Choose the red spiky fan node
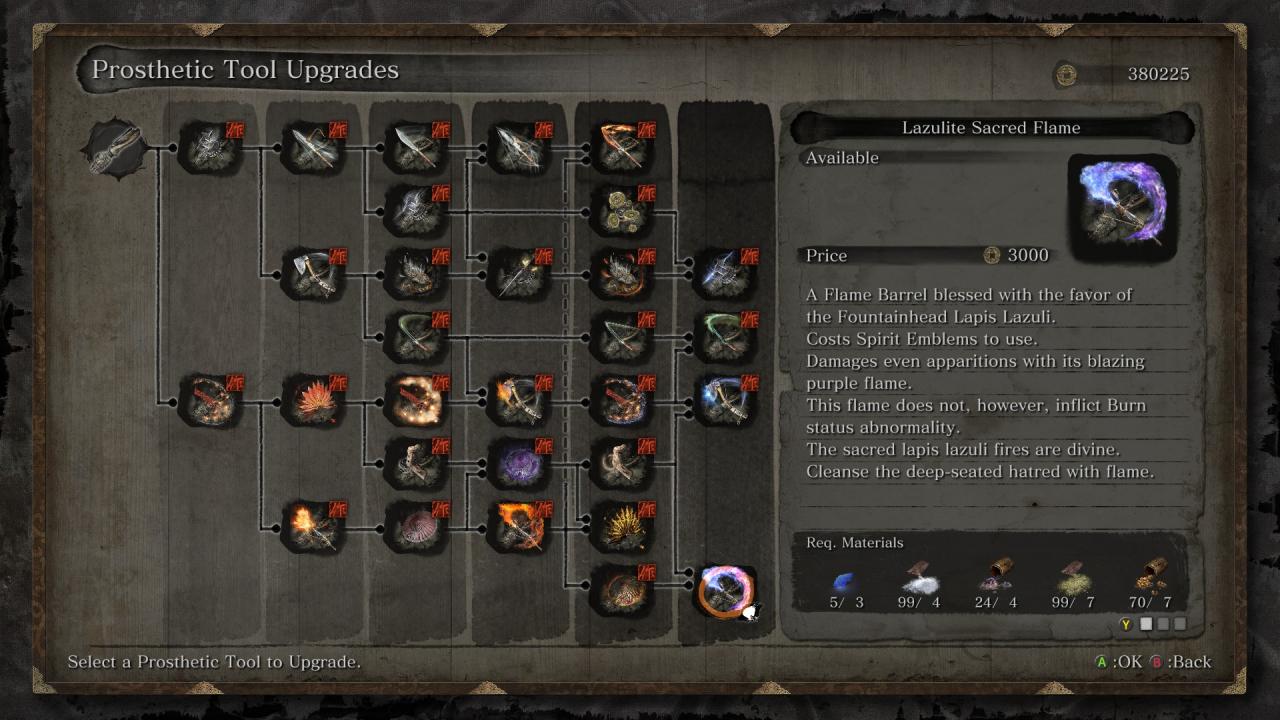The height and width of the screenshot is (720, 1280). pos(312,399)
